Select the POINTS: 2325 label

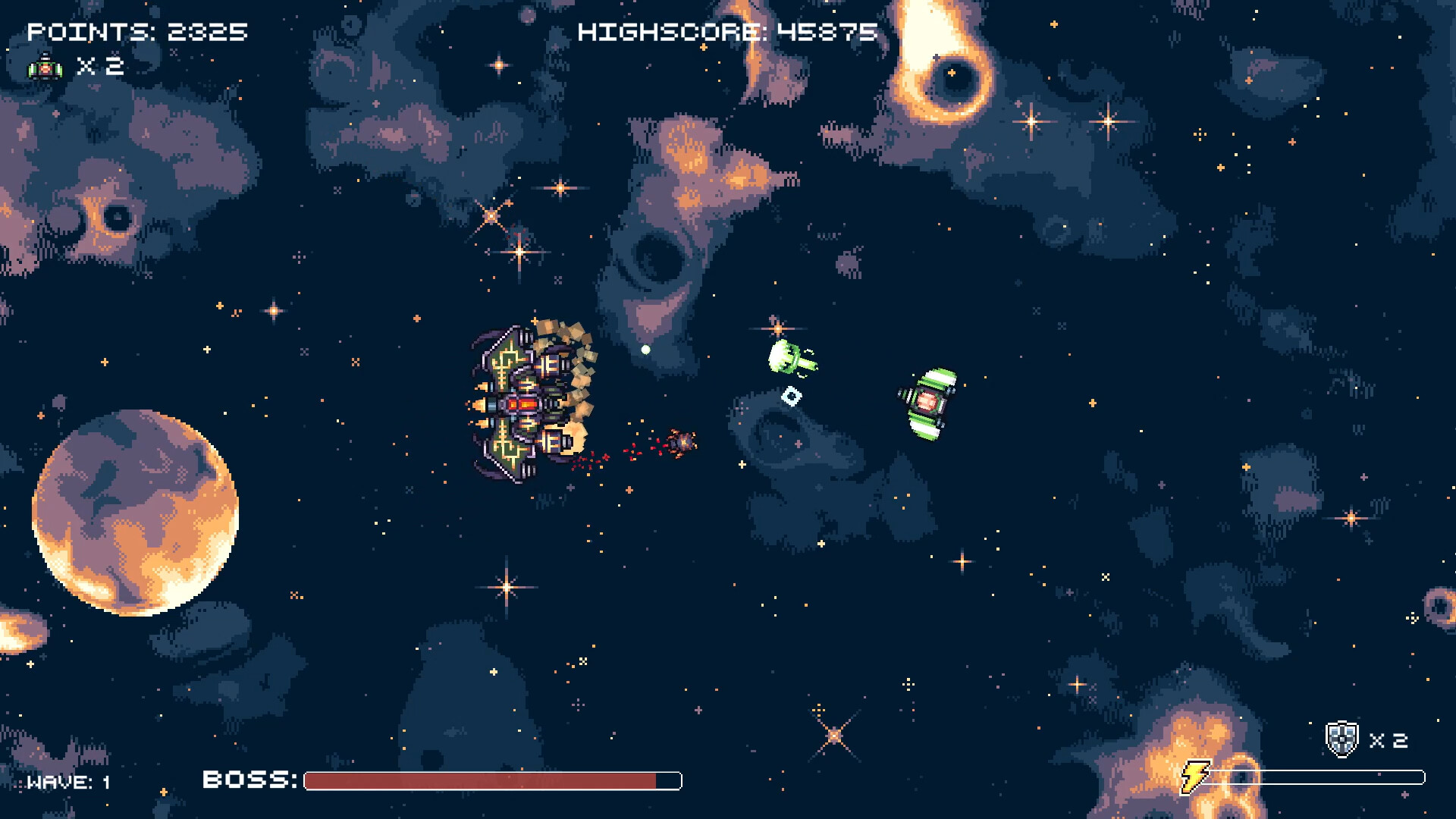click(136, 32)
